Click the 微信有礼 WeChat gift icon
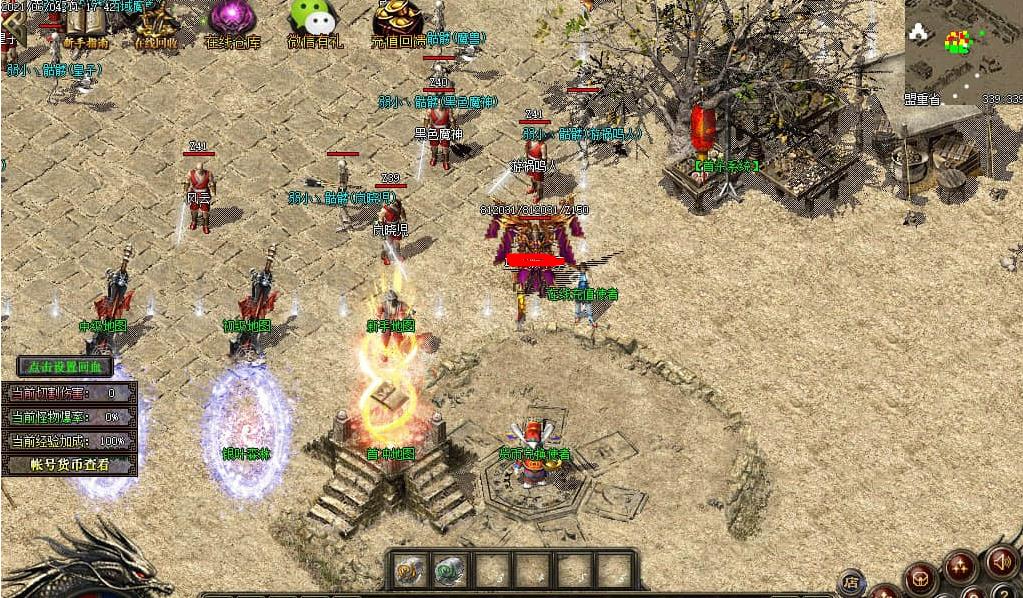This screenshot has width=1023, height=598. tap(313, 22)
